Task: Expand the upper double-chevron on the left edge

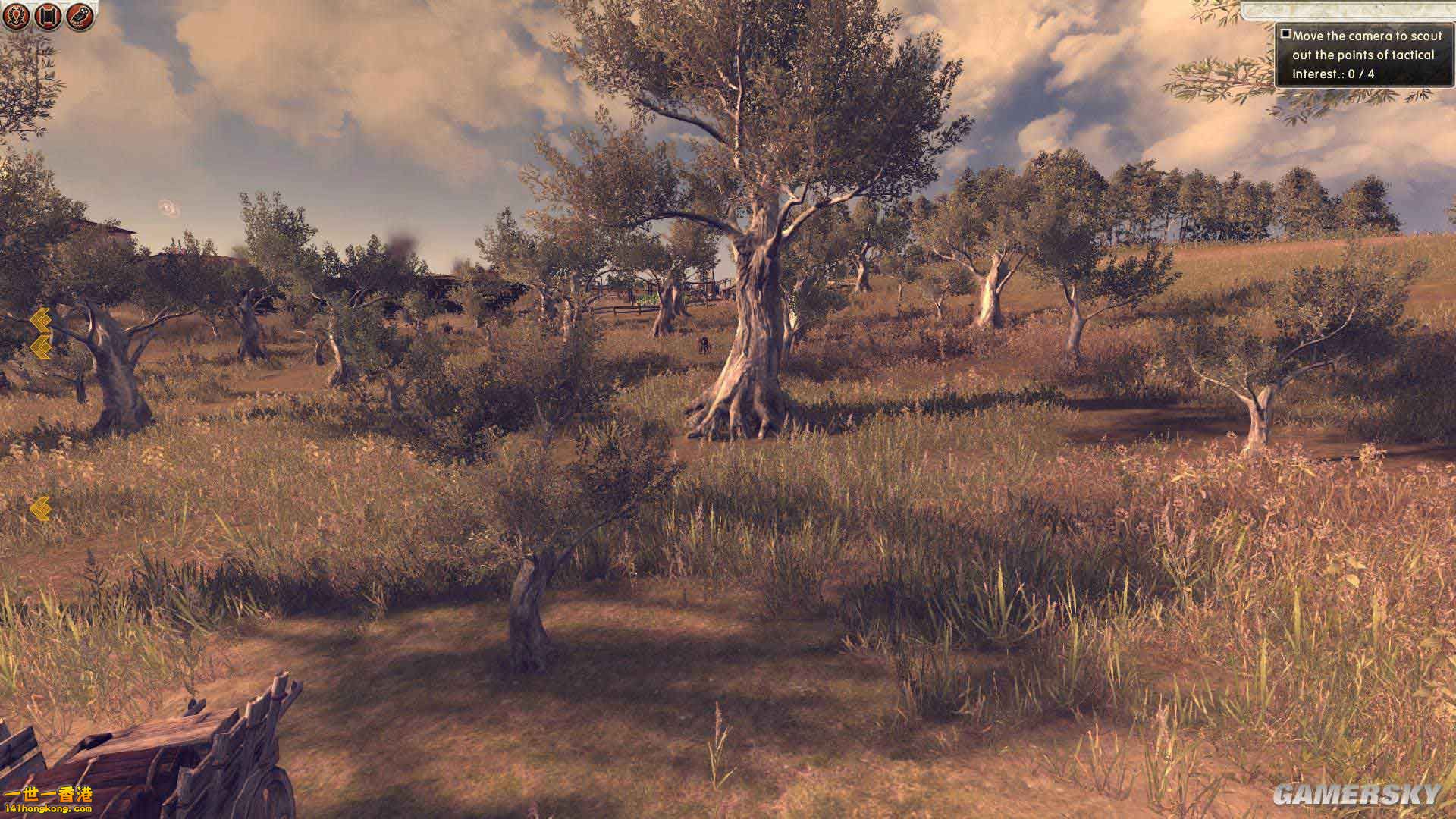Action: coord(41,320)
